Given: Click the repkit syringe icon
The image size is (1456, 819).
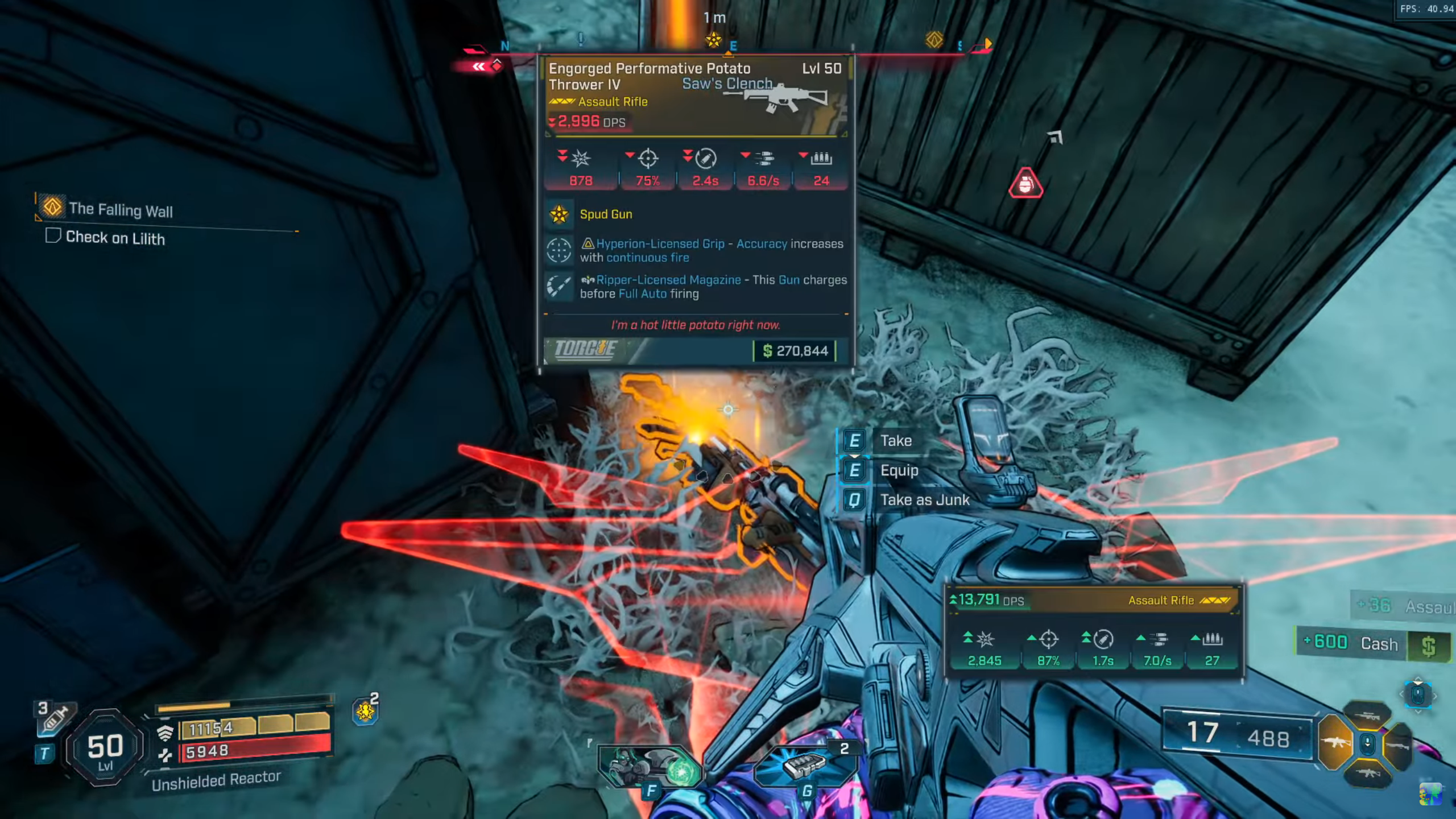Looking at the screenshot, I should coord(56,718).
